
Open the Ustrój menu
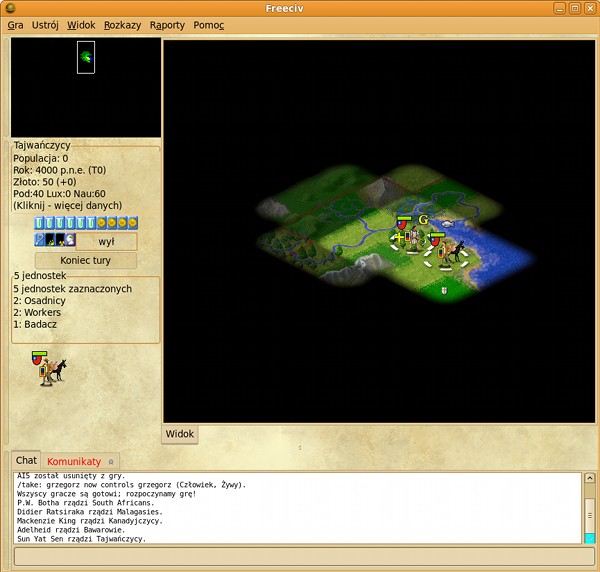pos(45,25)
